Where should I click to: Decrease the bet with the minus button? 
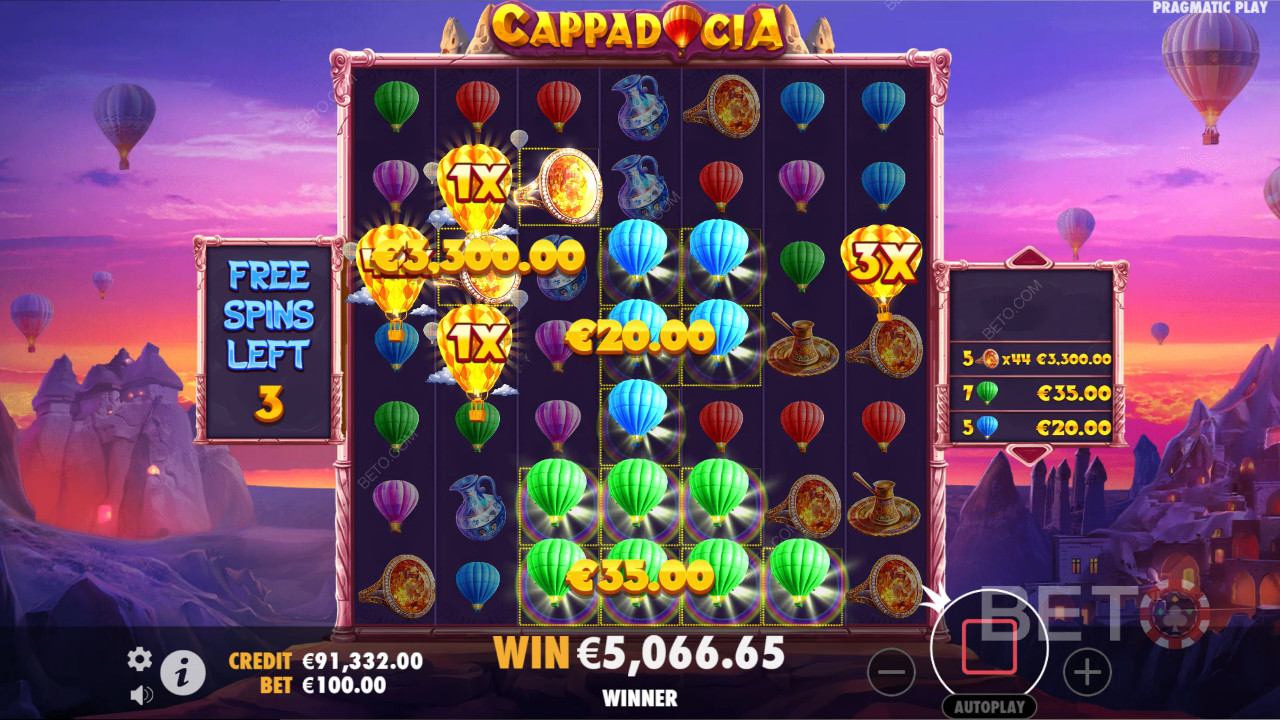click(891, 672)
